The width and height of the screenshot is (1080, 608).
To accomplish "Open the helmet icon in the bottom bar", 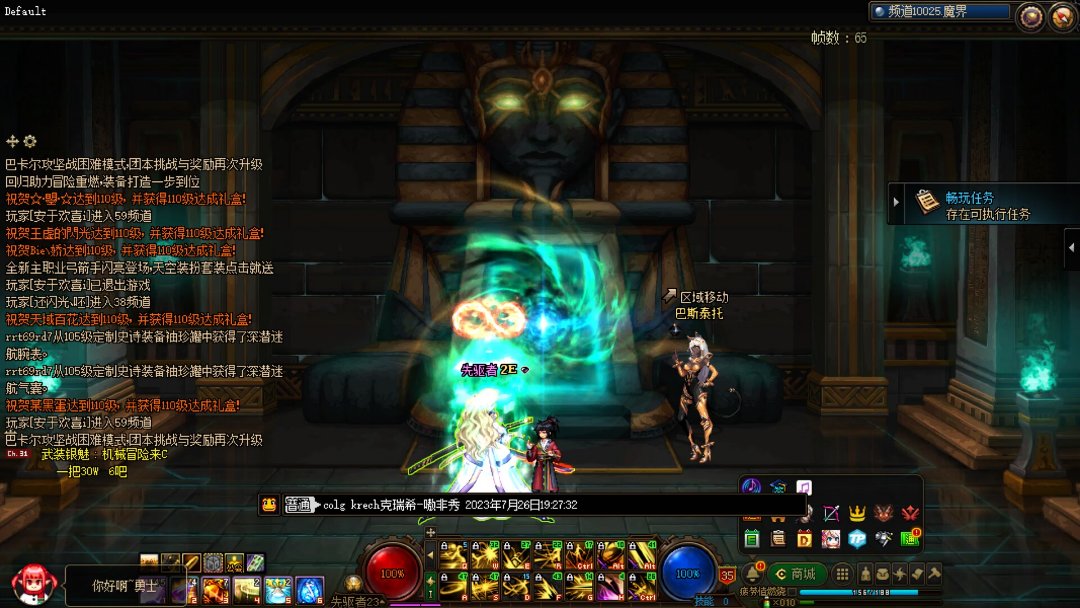I will point(865,574).
